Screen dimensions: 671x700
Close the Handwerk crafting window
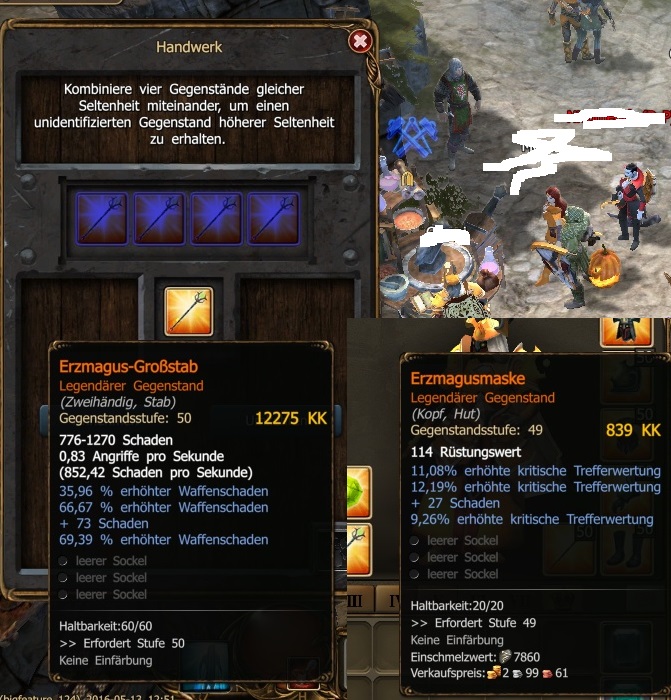click(x=361, y=41)
